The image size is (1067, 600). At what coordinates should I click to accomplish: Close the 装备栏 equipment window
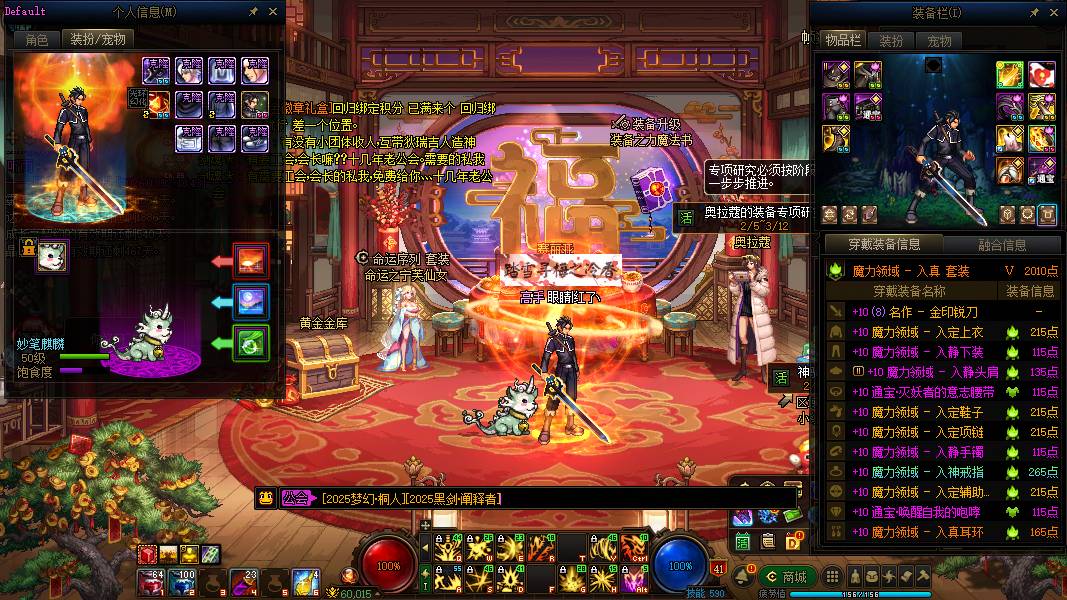click(1054, 11)
